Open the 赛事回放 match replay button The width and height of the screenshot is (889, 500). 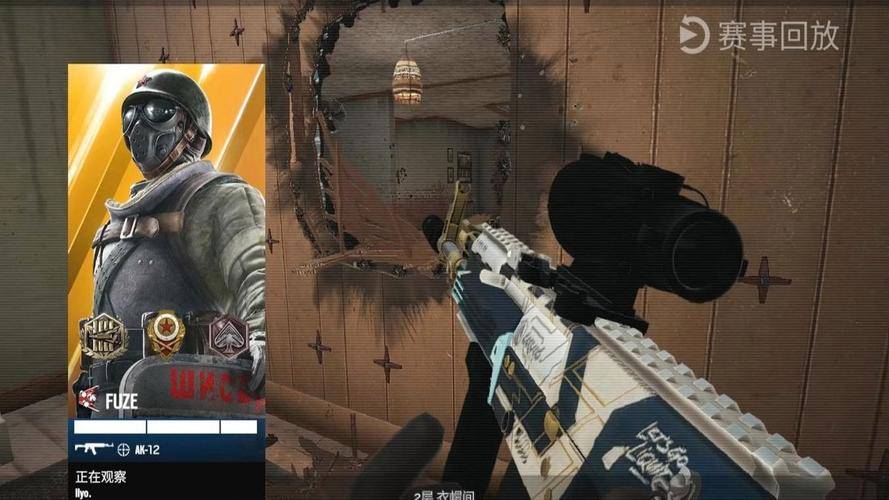(x=760, y=36)
